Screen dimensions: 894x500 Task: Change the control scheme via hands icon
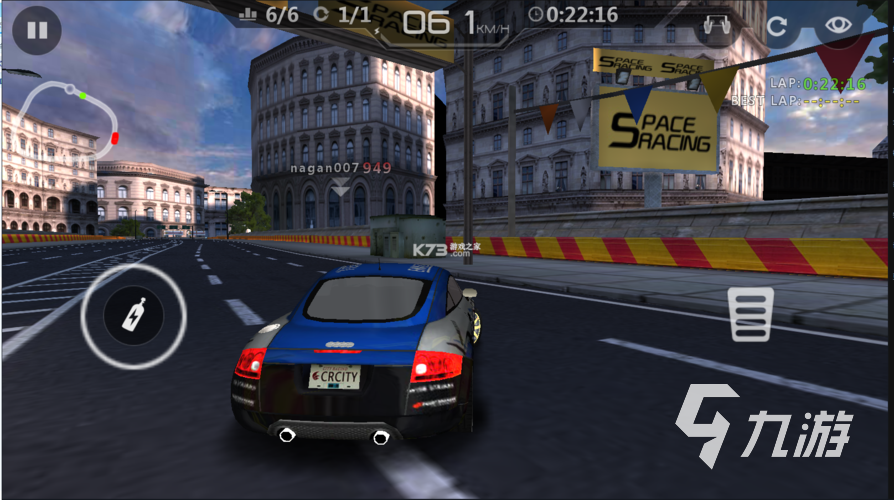(717, 24)
